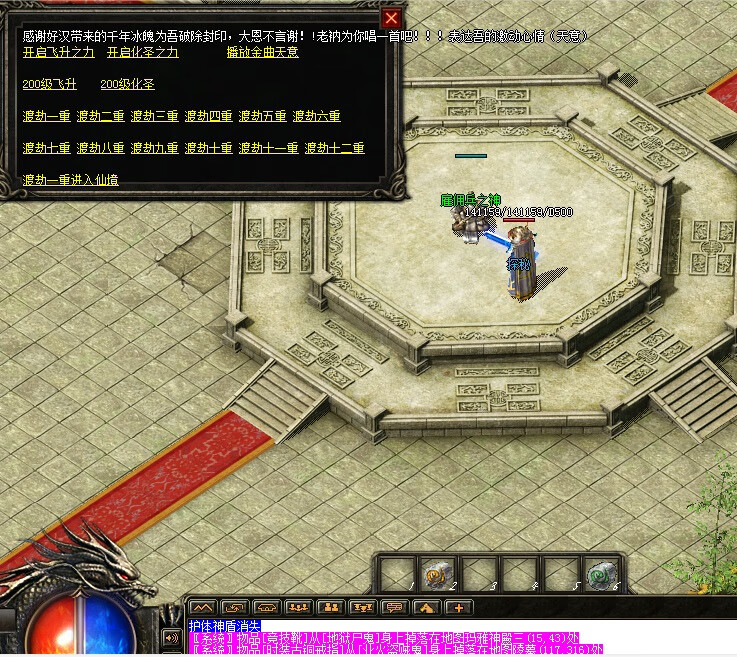
Task: Choose 渡劫三重 in the dialogue
Action: coord(154,116)
